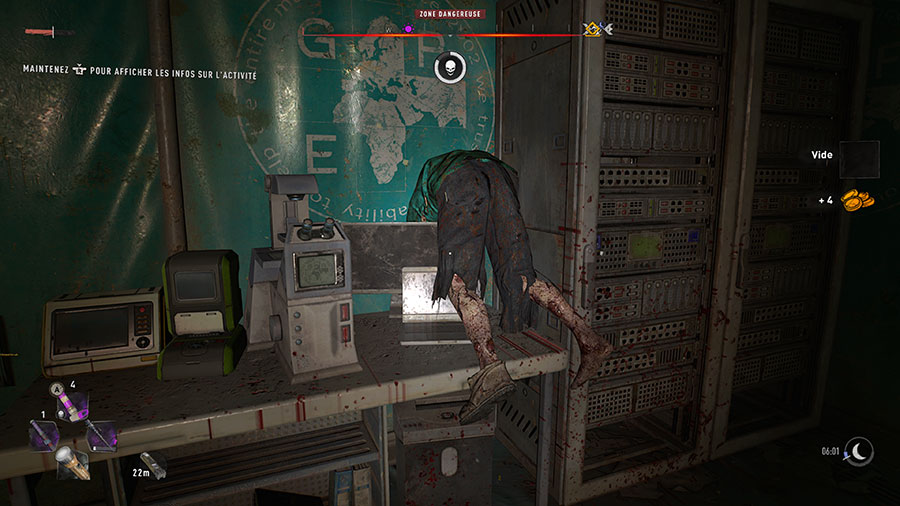This screenshot has width=900, height=506.
Task: Pick the flashlight in the bottom quick slot
Action: [72, 462]
